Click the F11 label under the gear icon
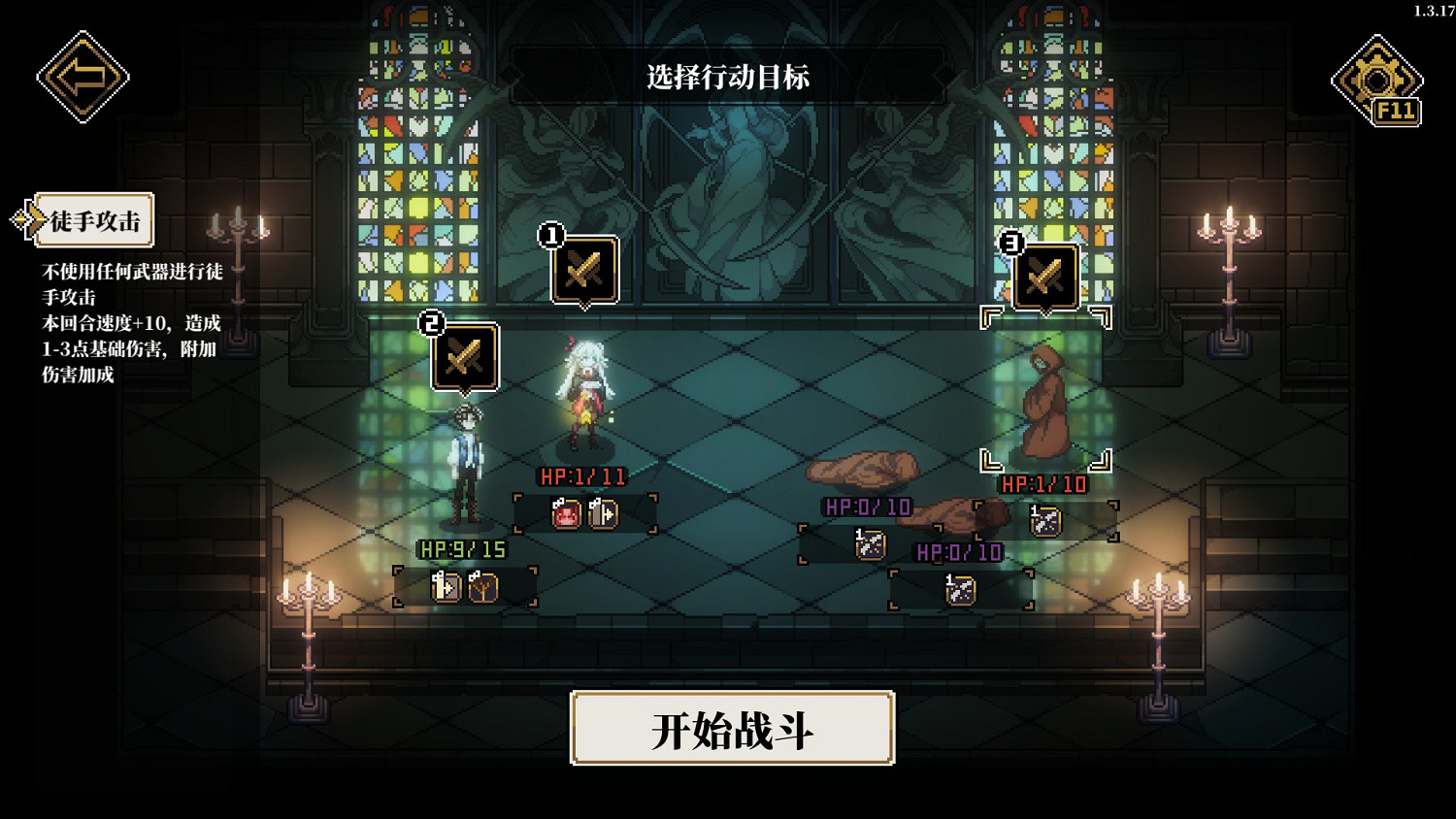Viewport: 1456px width, 819px height. pos(1395,111)
